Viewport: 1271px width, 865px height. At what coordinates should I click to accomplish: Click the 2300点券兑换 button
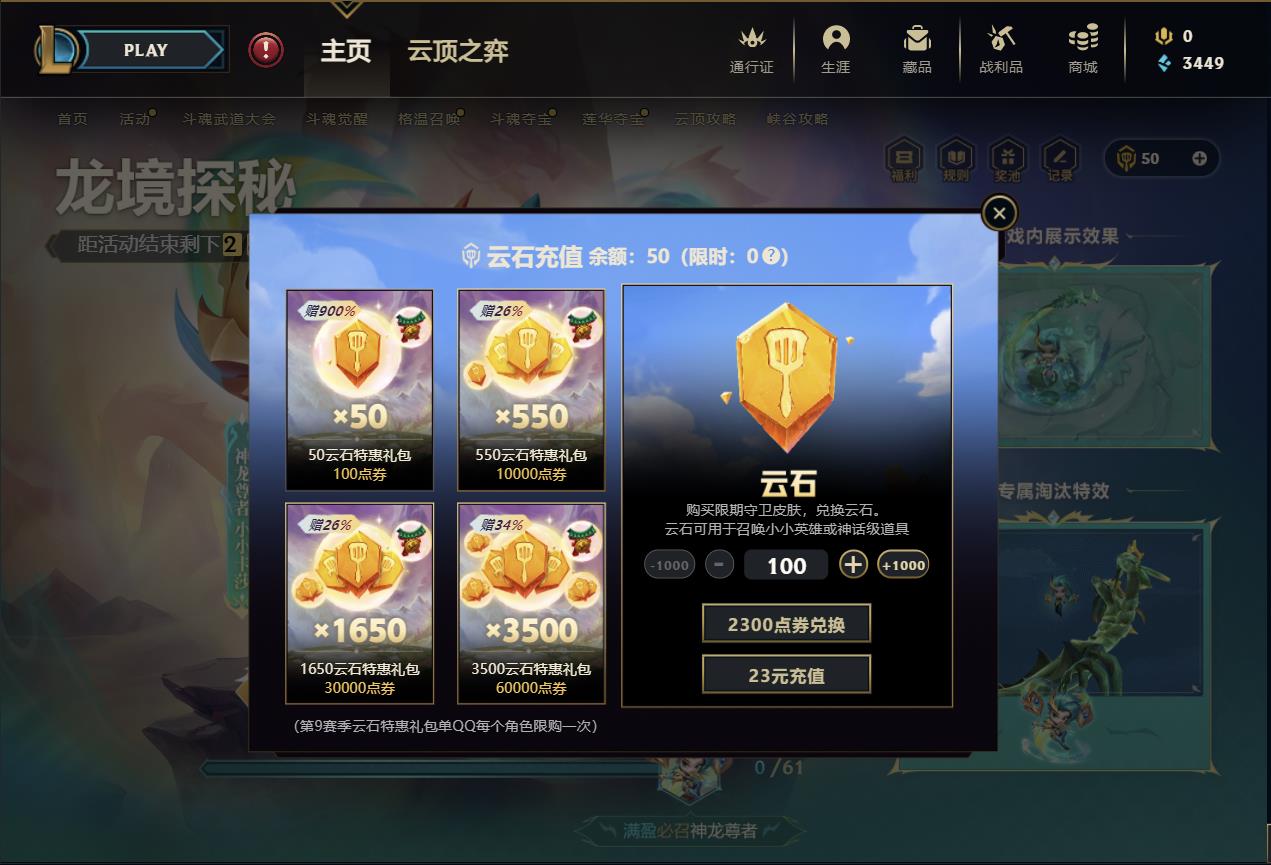[786, 624]
